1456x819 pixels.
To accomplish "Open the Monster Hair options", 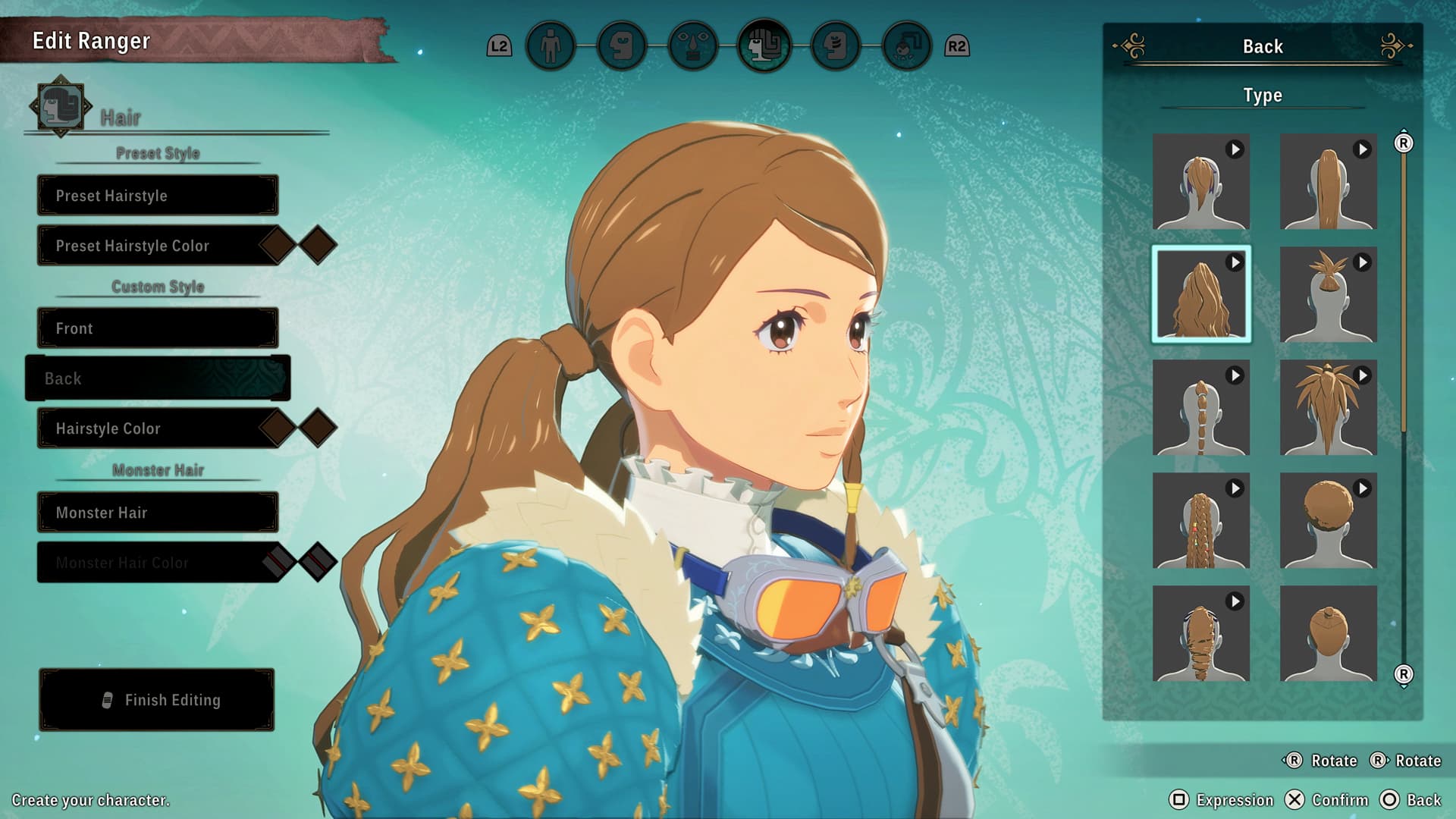I will point(157,513).
